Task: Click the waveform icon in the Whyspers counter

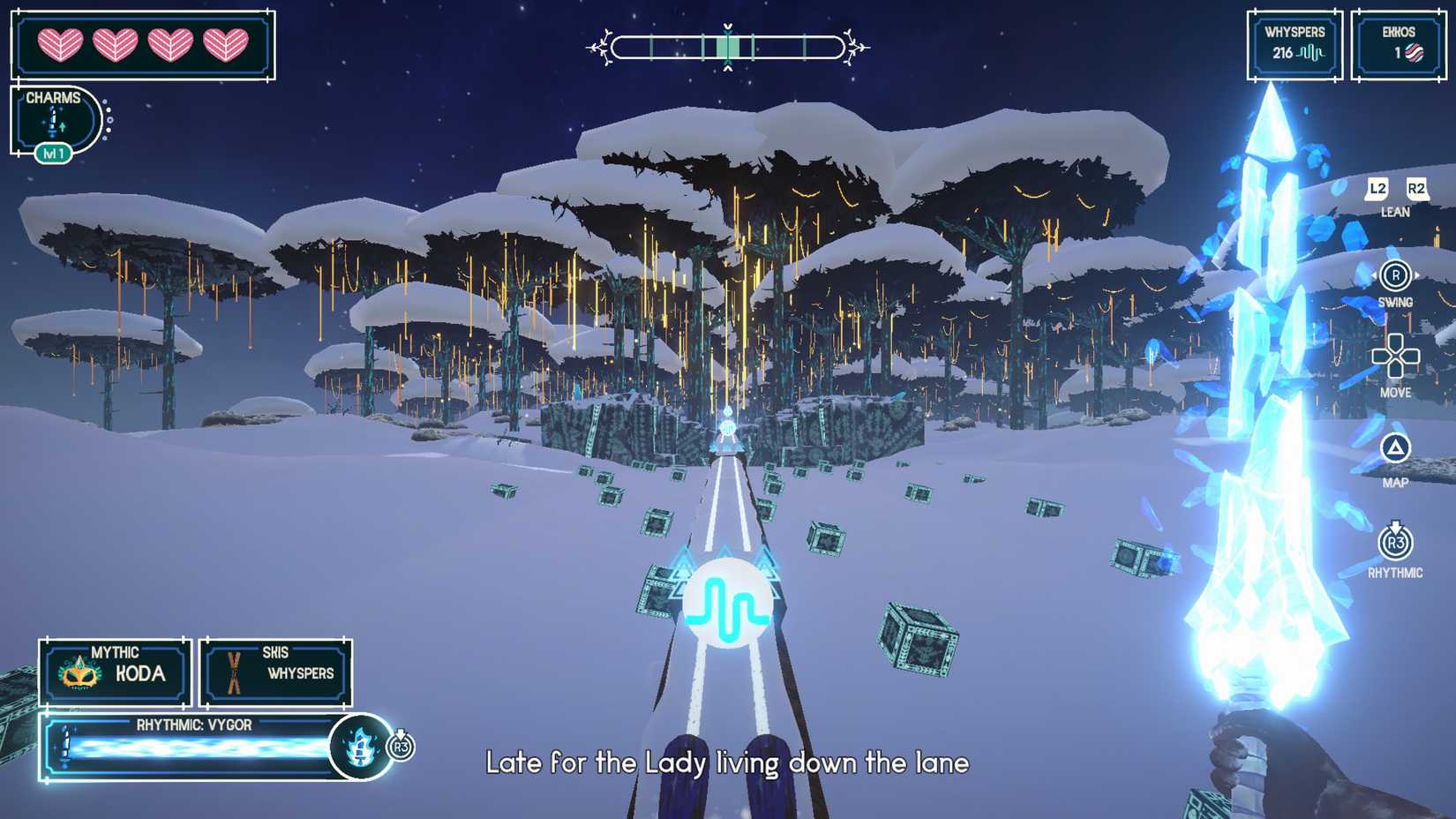Action: coord(1312,53)
